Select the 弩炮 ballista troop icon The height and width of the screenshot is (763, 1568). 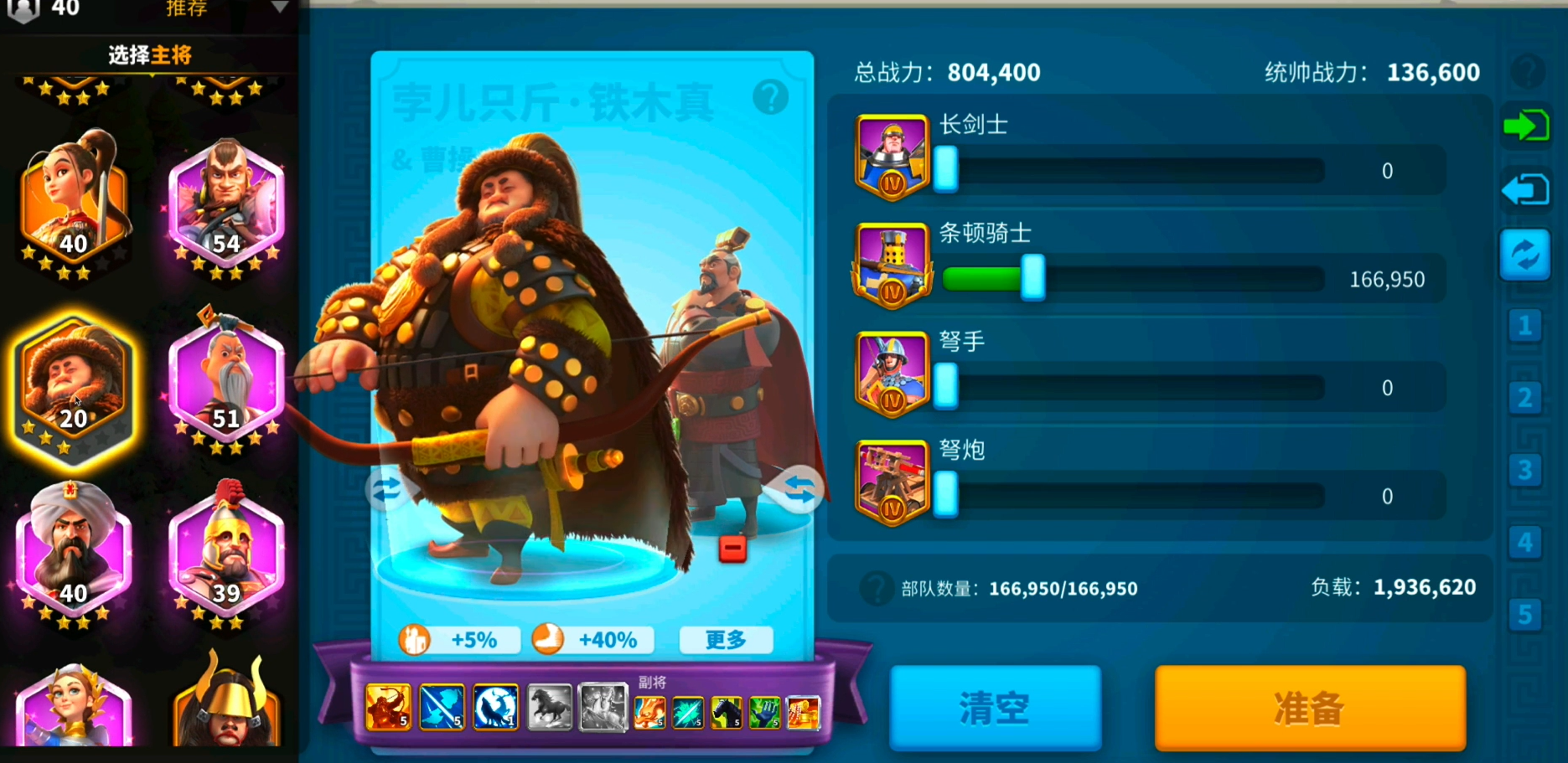[x=892, y=482]
